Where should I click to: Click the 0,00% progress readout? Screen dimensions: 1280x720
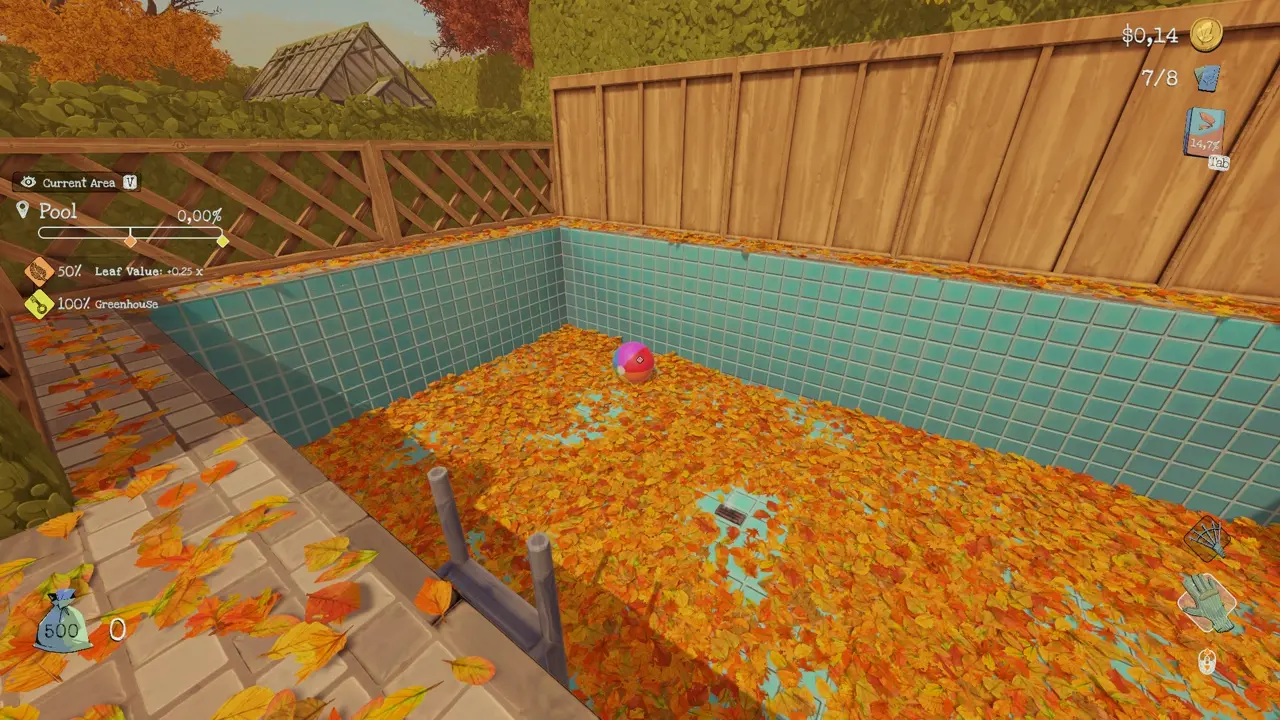pyautogui.click(x=200, y=217)
